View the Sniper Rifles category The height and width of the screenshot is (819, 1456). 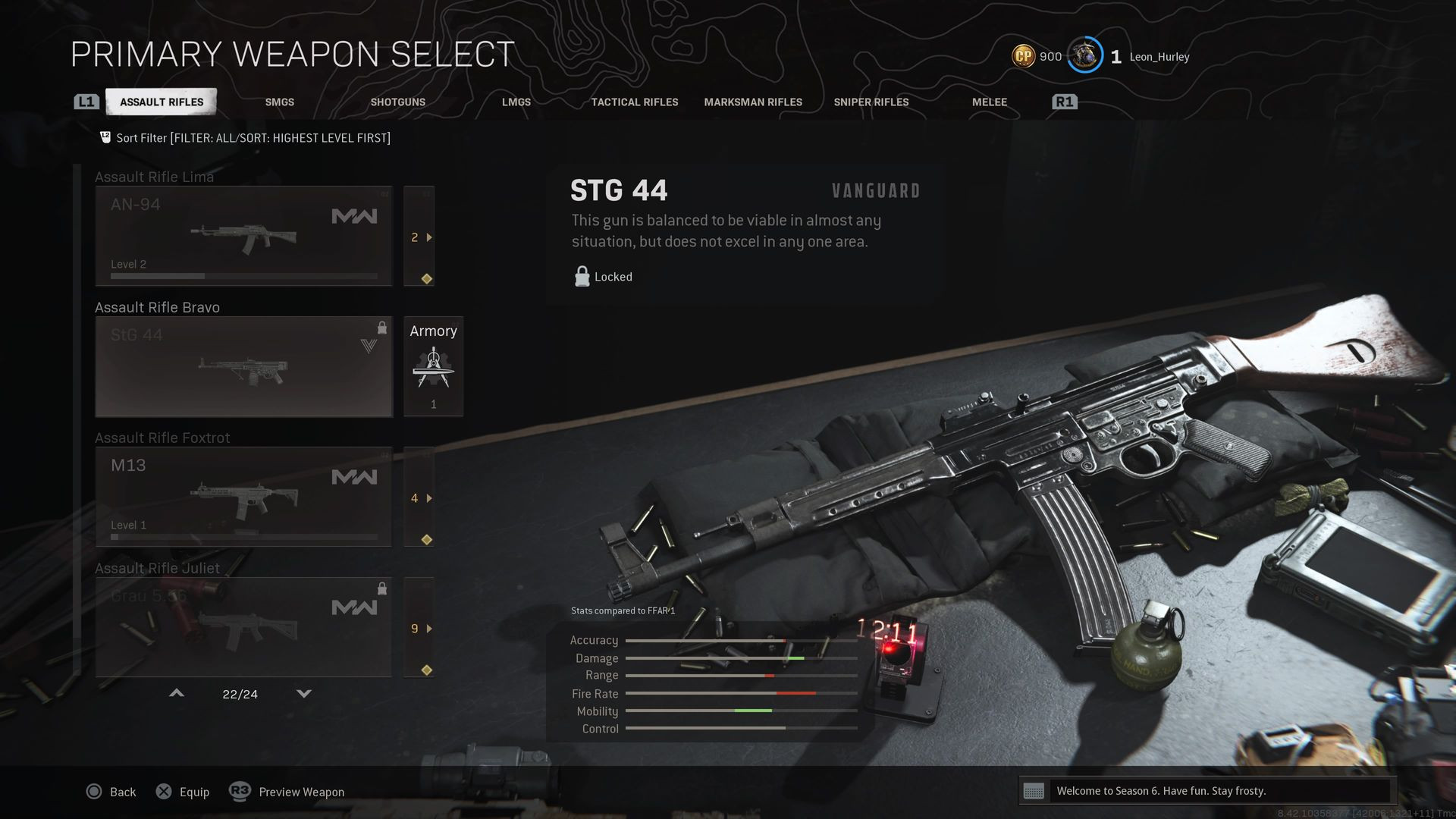coord(871,102)
